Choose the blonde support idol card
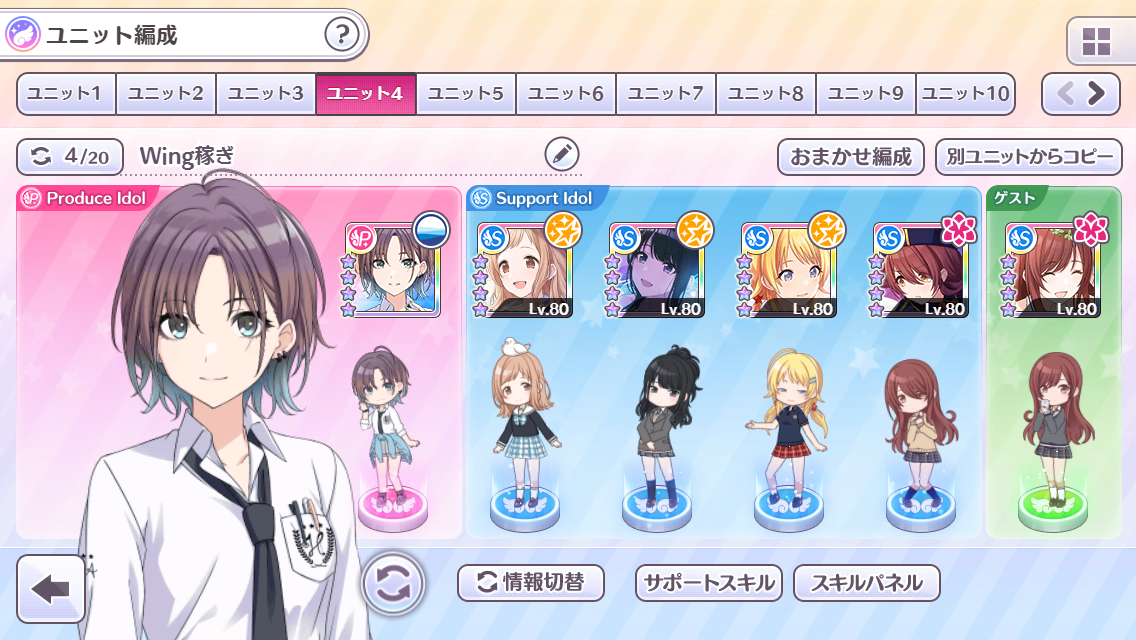The image size is (1136, 640). click(x=790, y=270)
